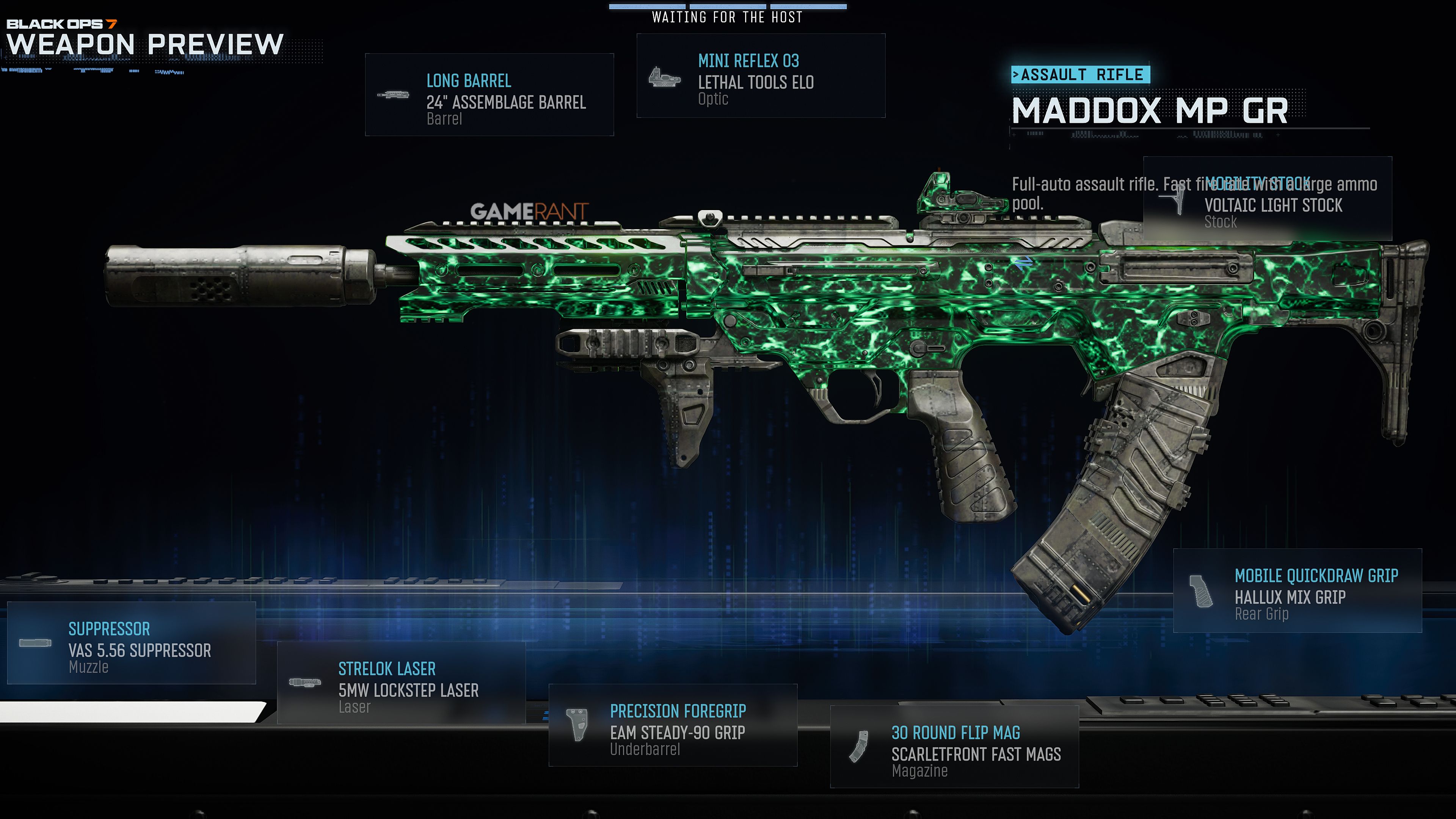Screen dimensions: 1456x819
Task: Choose the Mobility Stock attachment panel
Action: click(1267, 199)
